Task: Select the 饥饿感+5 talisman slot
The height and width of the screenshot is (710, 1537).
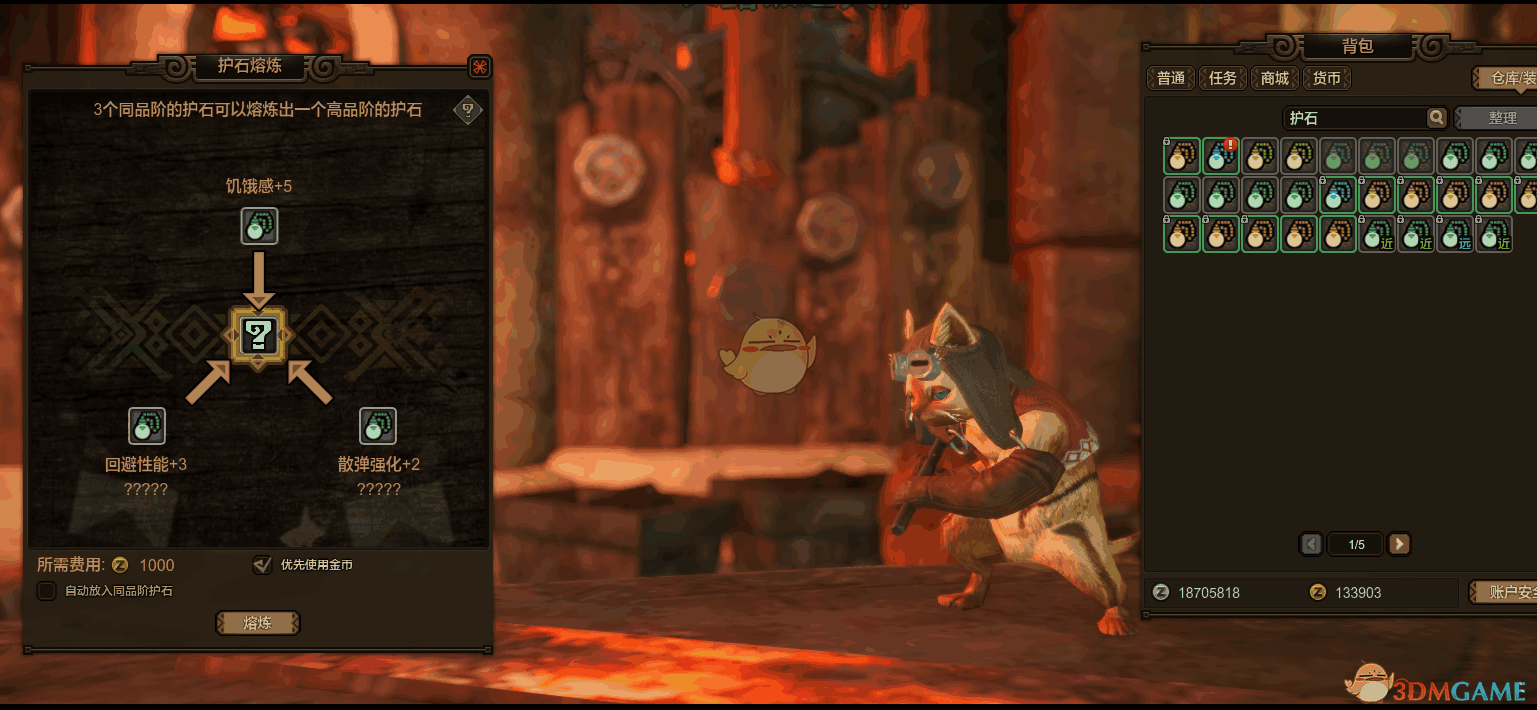Action: pos(259,226)
